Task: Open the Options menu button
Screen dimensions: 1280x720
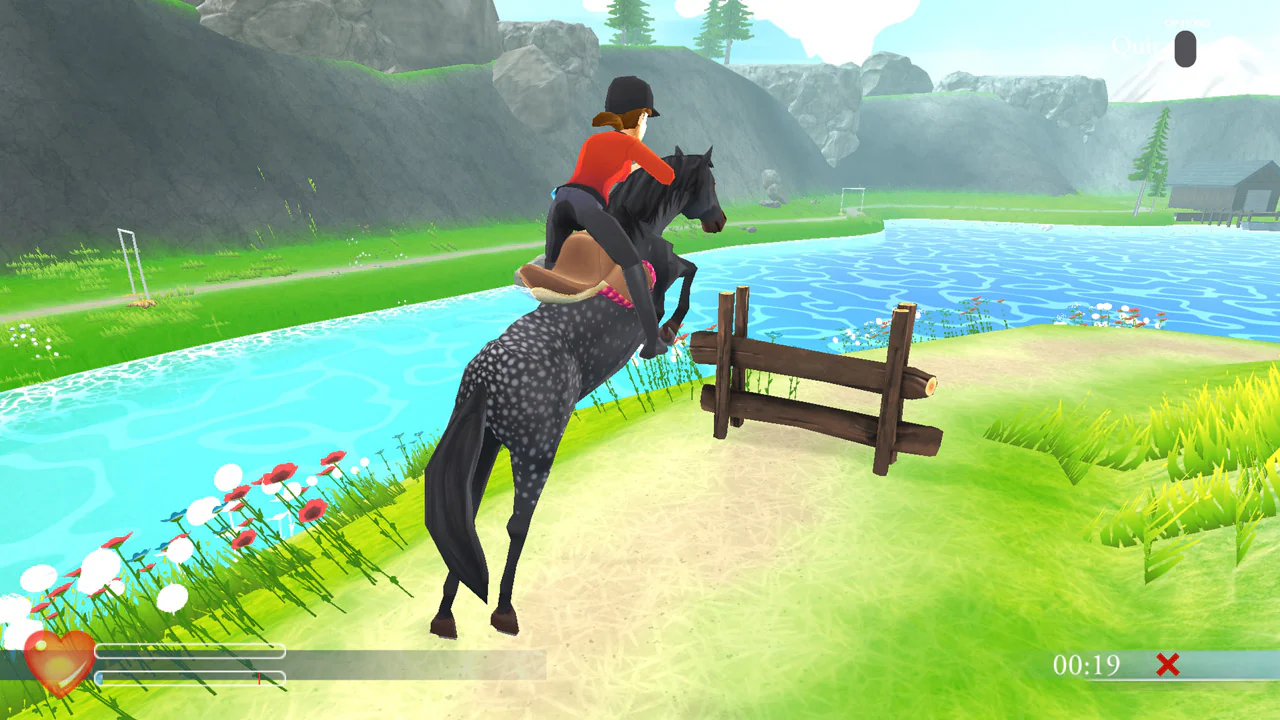Action: 1186,22
